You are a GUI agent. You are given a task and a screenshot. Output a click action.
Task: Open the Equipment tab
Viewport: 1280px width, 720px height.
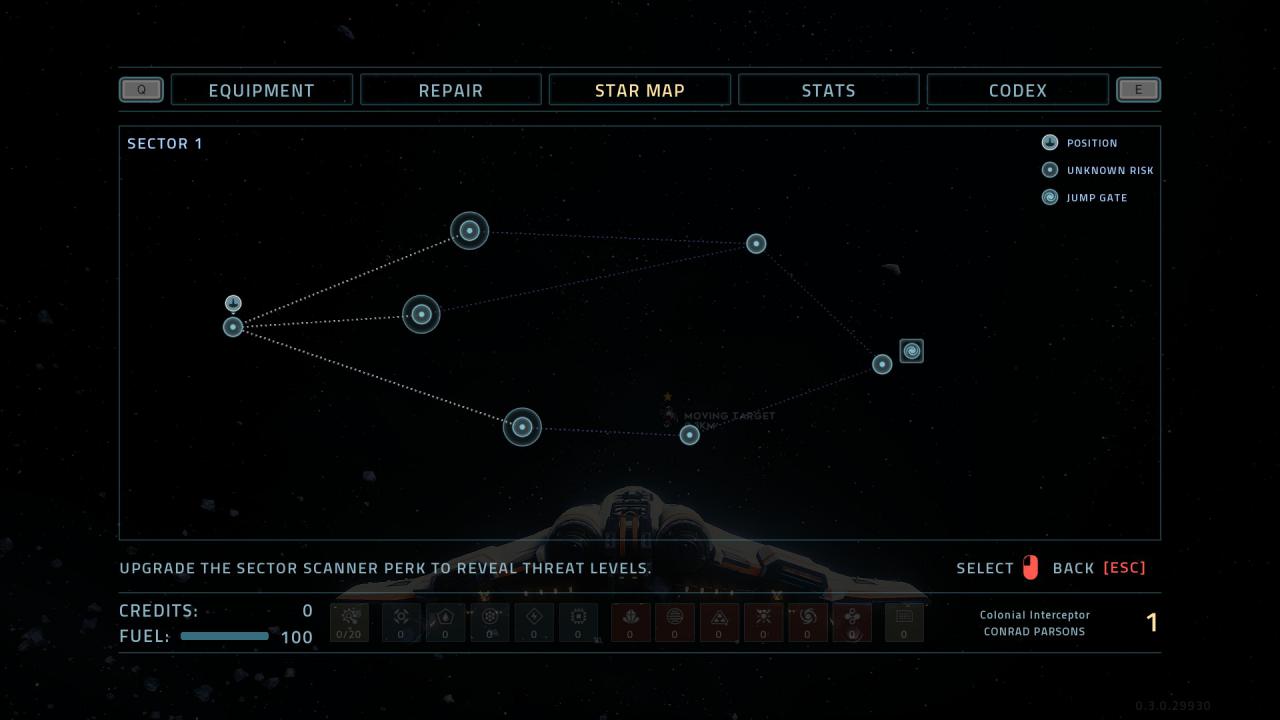tap(261, 90)
